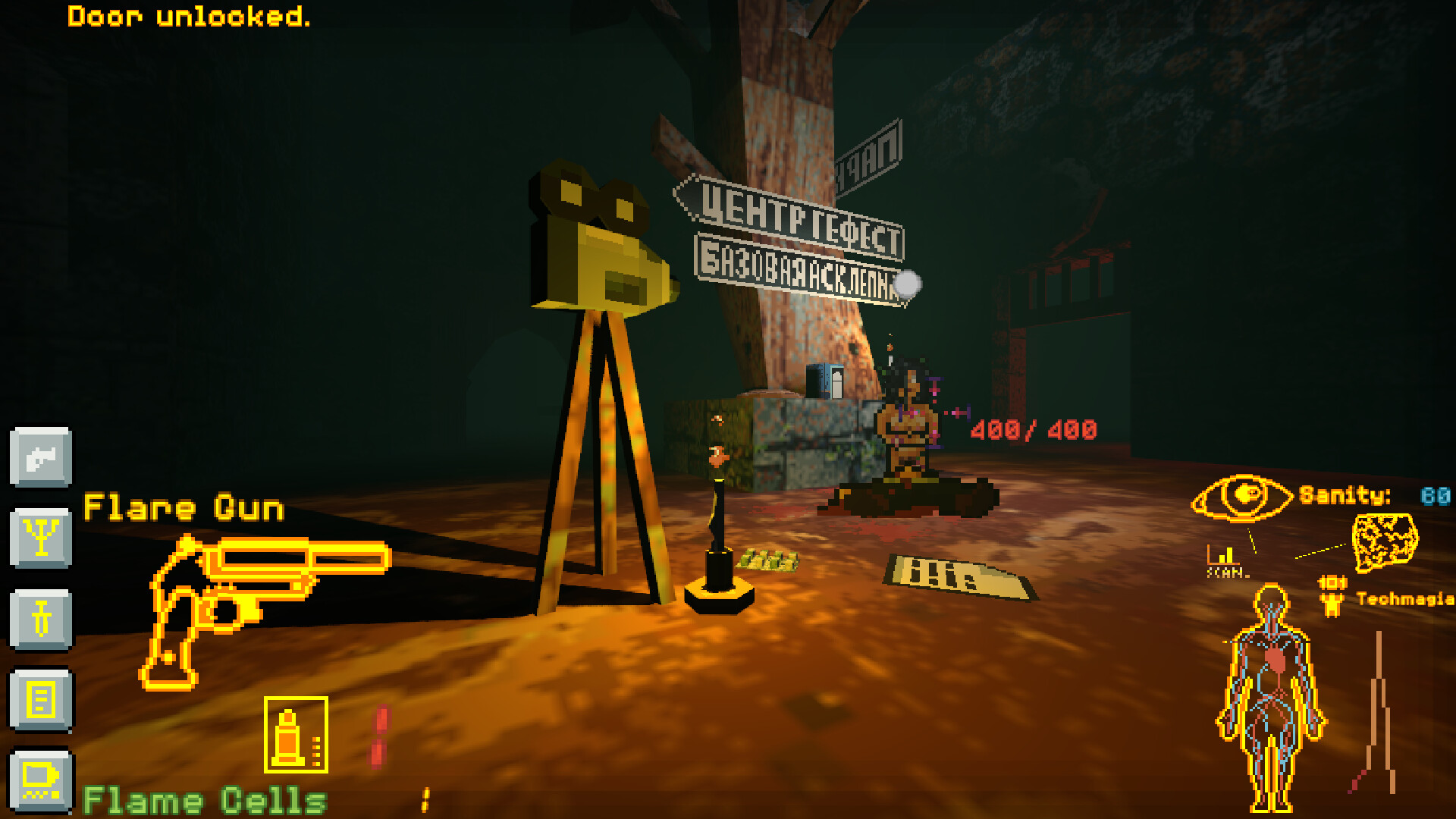Viewport: 1456px width, 819px height.
Task: Click the white orb near the signposts
Action: 907,284
